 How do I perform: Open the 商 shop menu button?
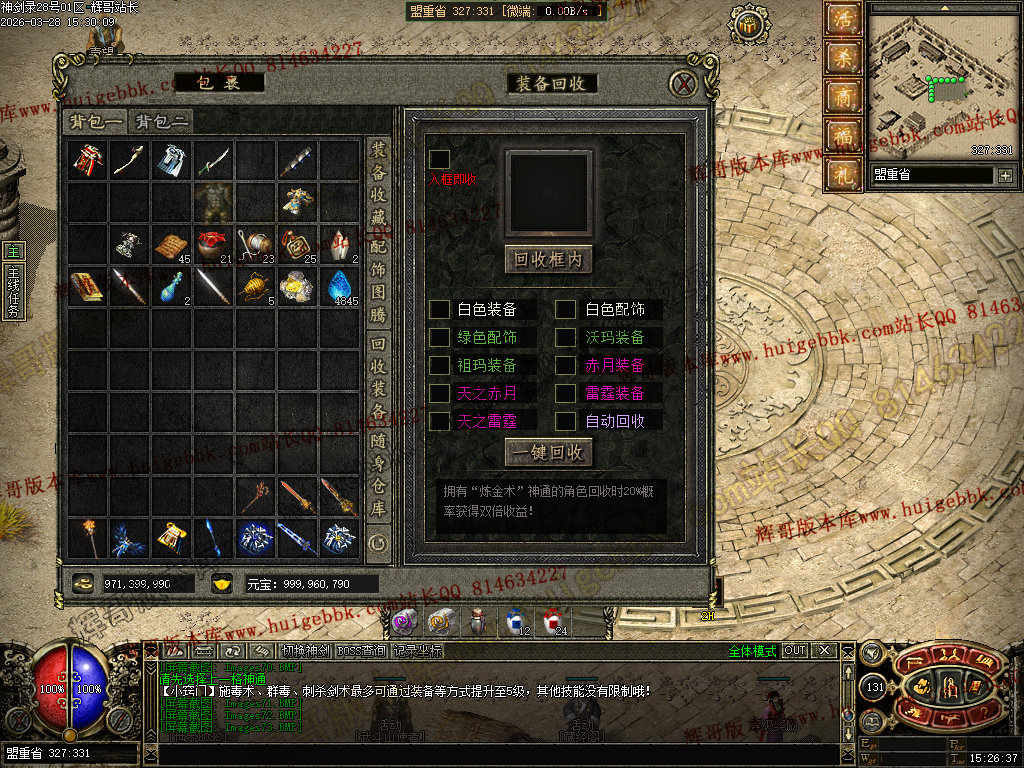click(842, 96)
